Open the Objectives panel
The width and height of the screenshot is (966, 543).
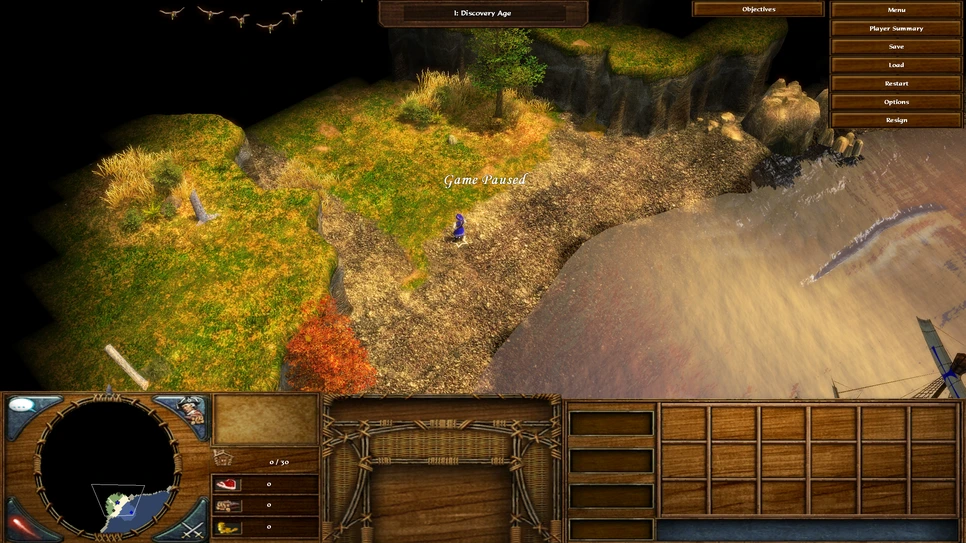tap(758, 9)
